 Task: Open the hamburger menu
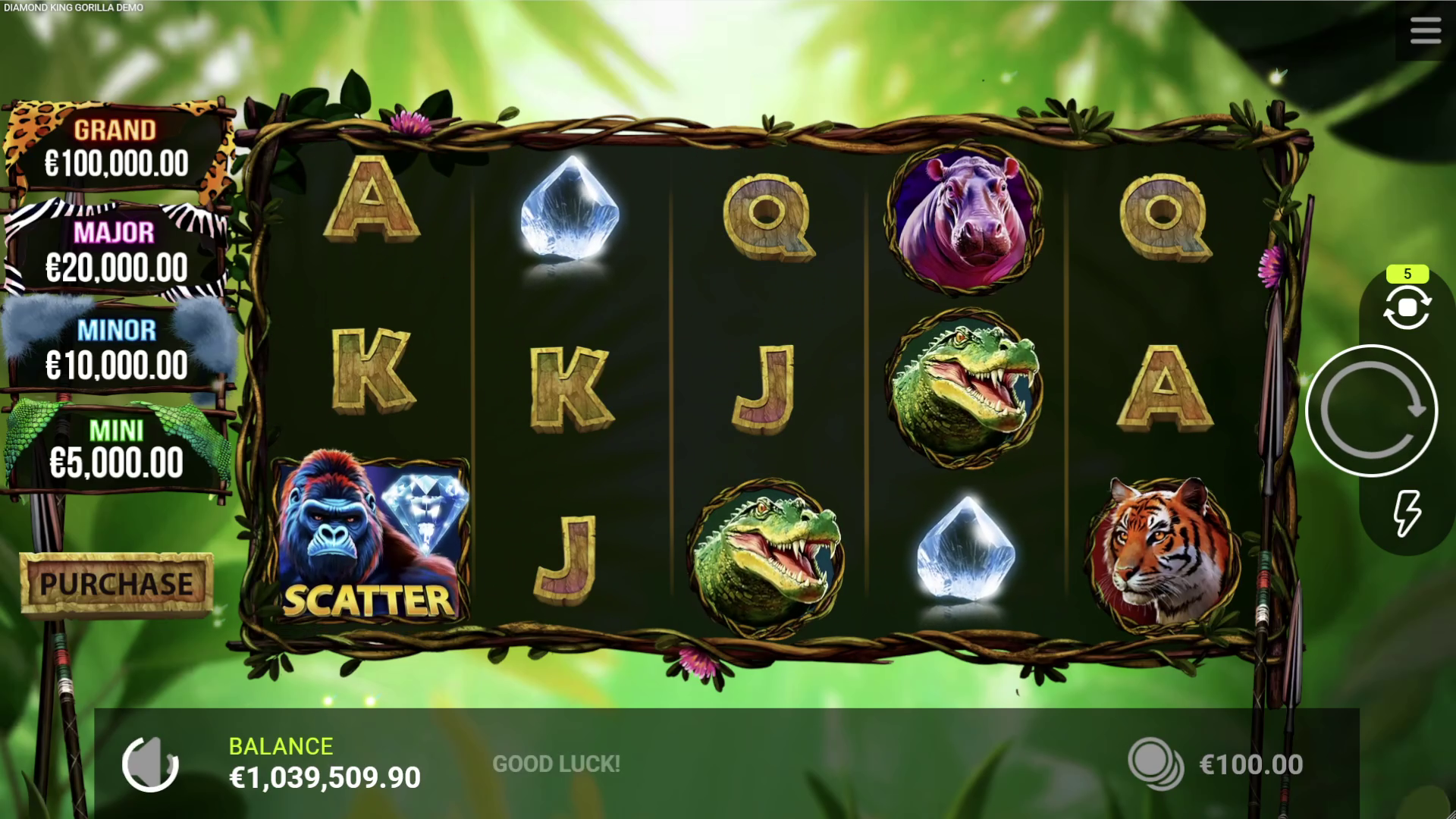1425,31
